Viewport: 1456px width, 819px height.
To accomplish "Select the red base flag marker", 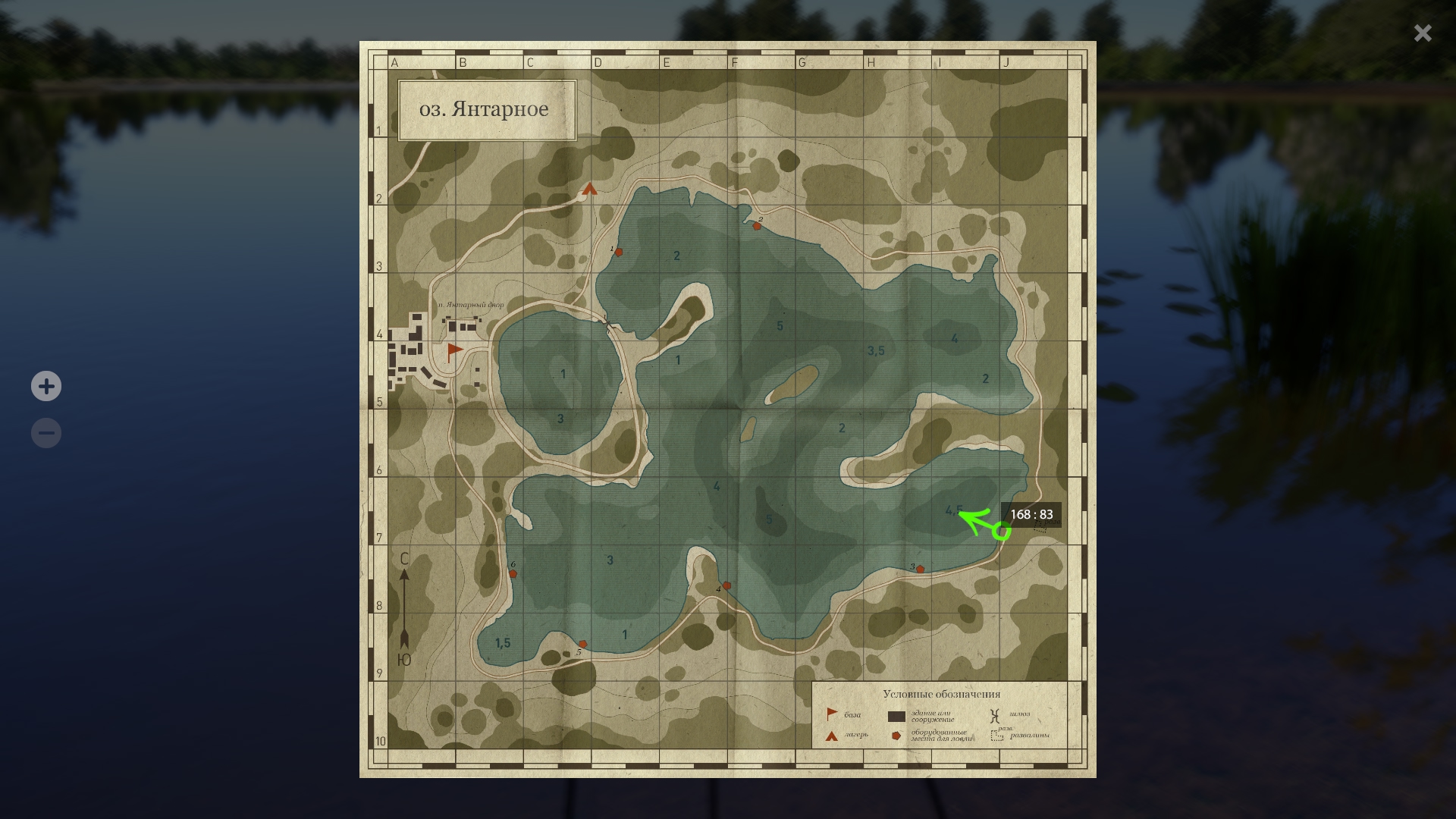I will [454, 350].
